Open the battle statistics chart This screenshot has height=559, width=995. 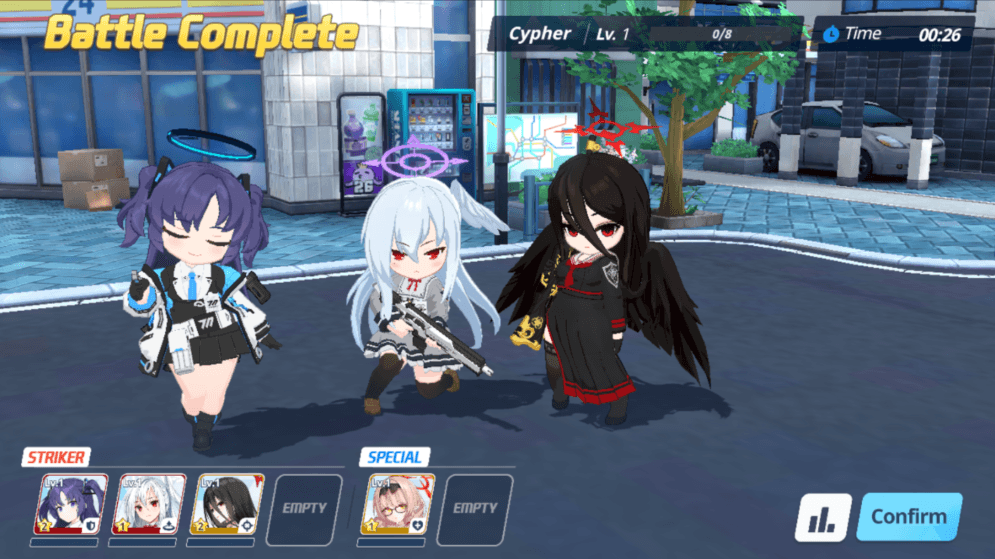(822, 519)
